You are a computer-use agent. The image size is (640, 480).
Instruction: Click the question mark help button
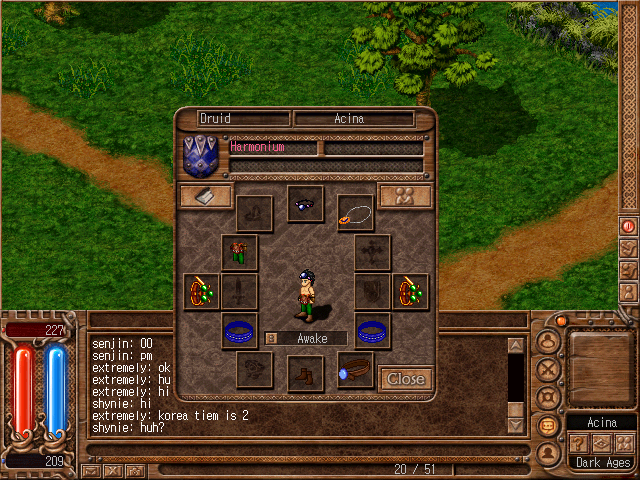(579, 443)
